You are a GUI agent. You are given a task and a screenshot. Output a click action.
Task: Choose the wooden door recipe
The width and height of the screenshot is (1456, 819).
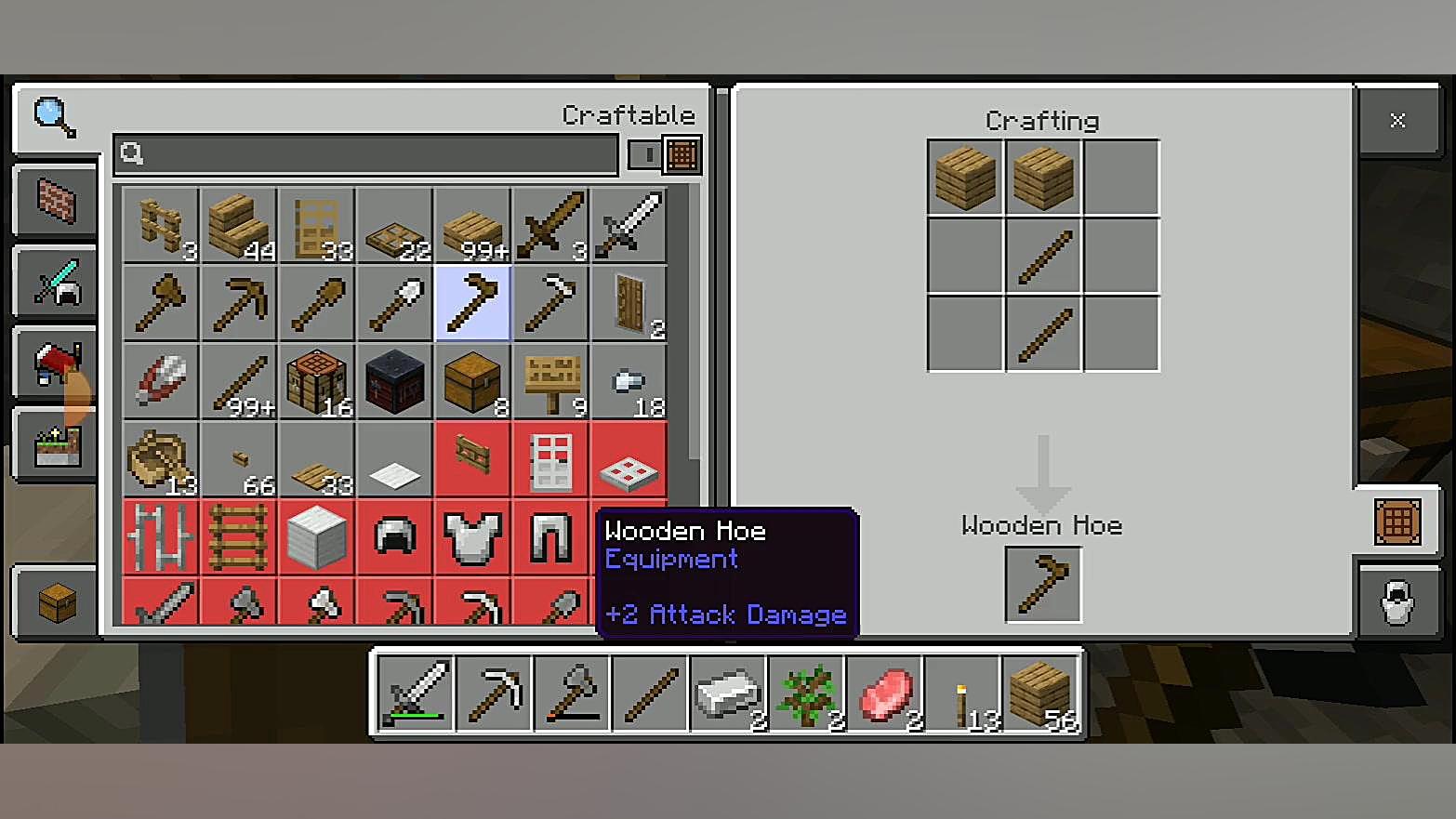[629, 303]
